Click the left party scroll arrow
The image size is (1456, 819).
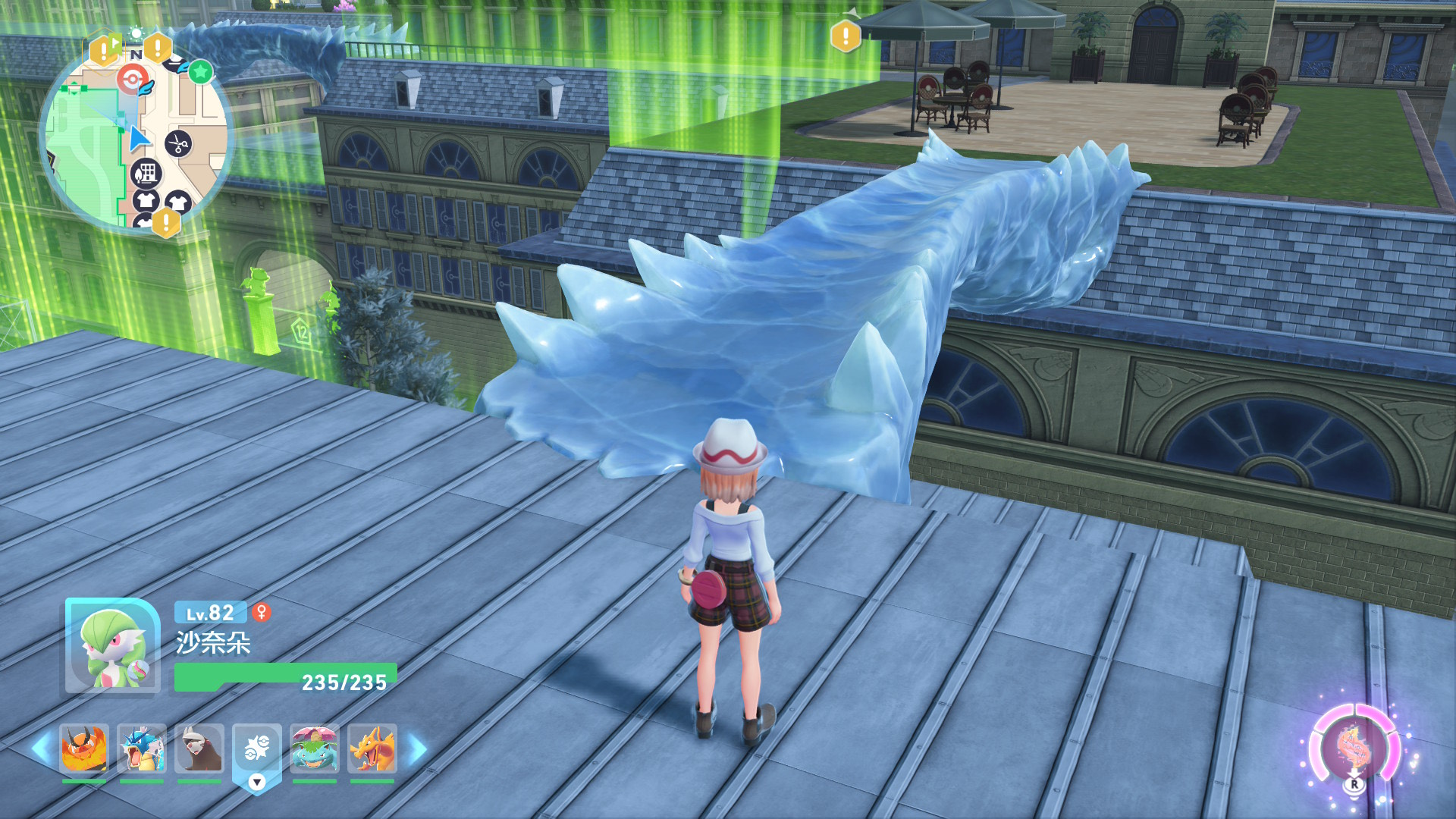41,749
